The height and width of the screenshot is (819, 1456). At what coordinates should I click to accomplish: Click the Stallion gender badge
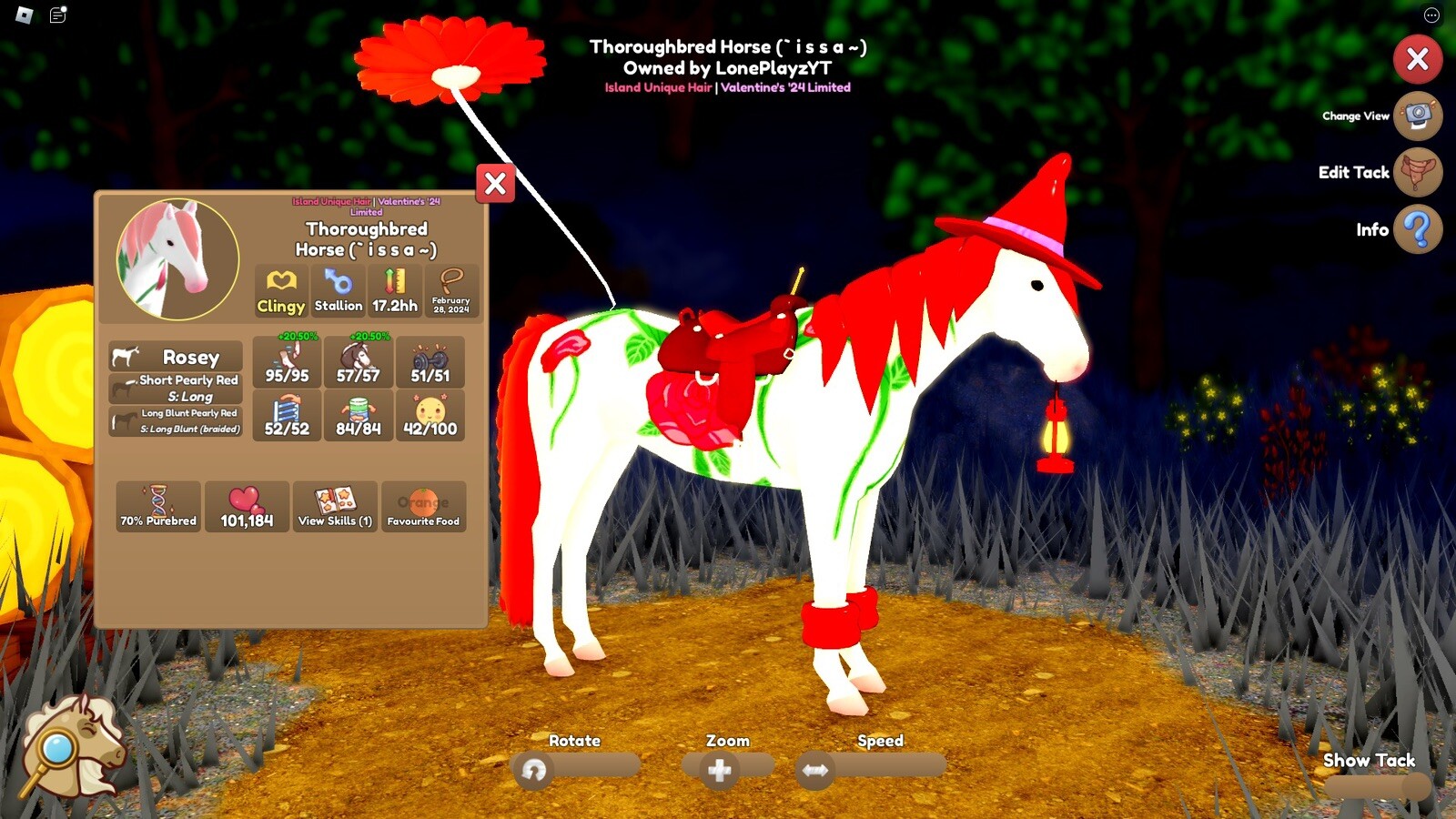[338, 291]
